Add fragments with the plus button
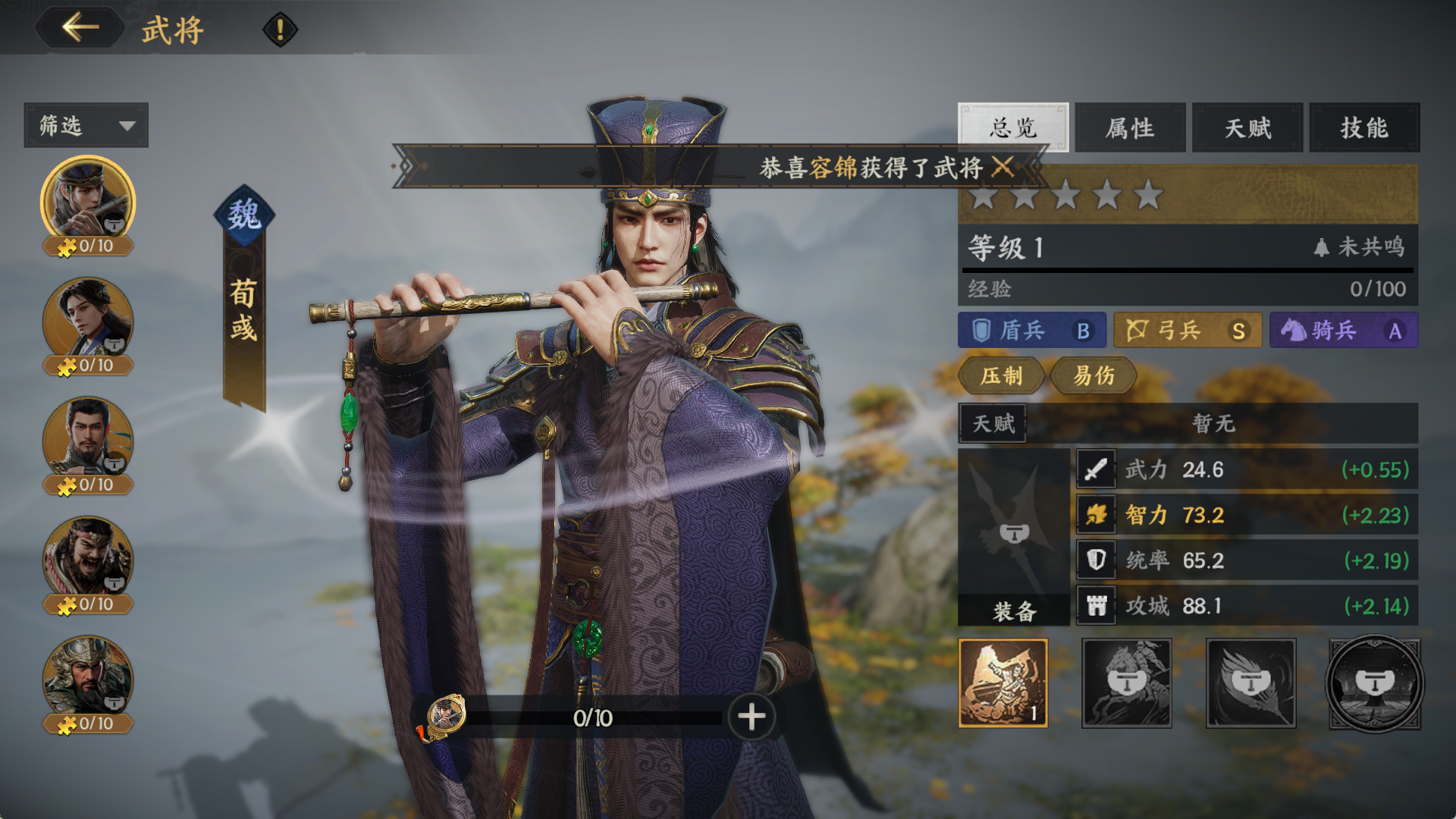Screen dimensions: 1456x819 tap(752, 717)
